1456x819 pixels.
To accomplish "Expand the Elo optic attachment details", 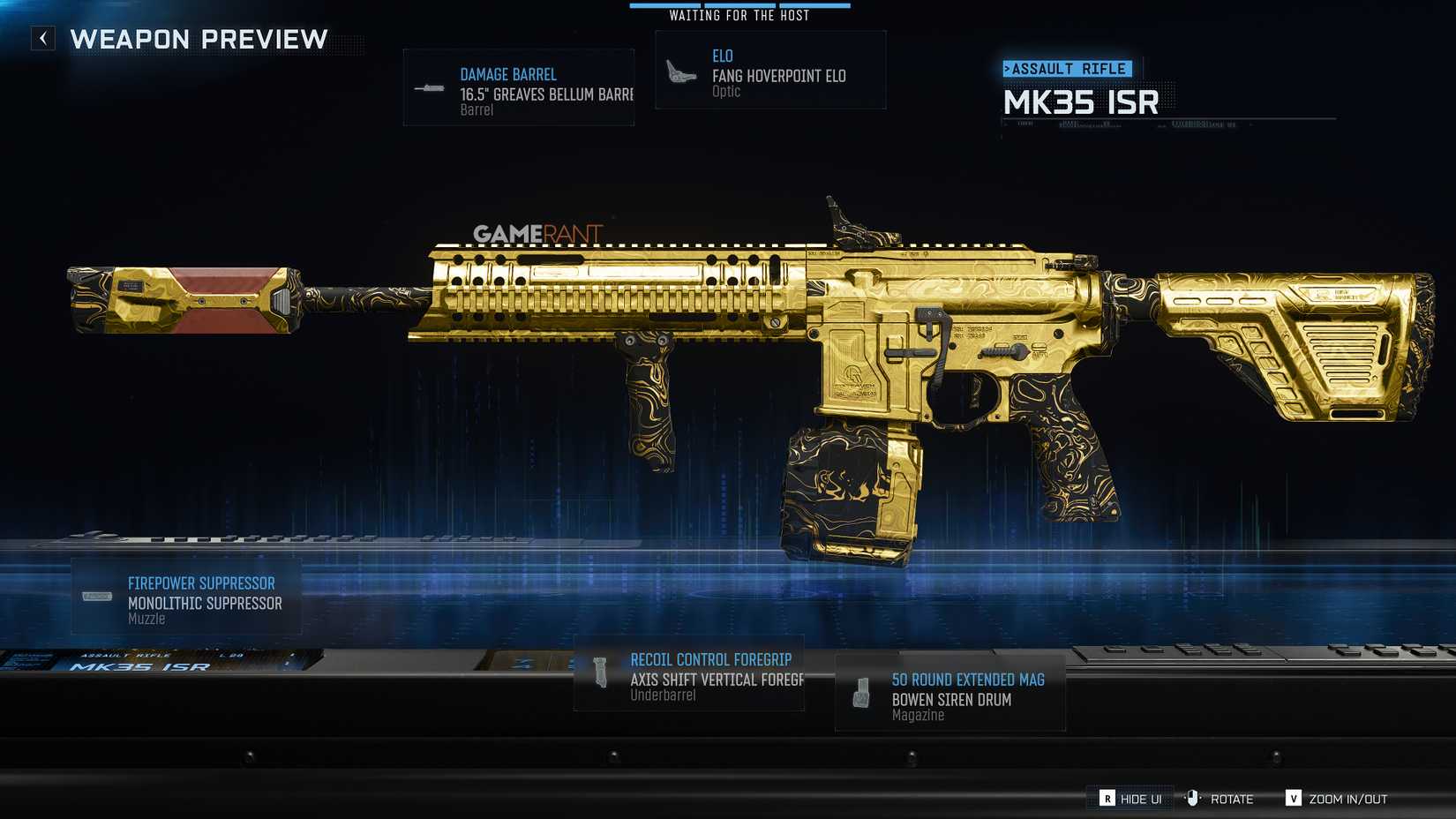I will point(769,70).
